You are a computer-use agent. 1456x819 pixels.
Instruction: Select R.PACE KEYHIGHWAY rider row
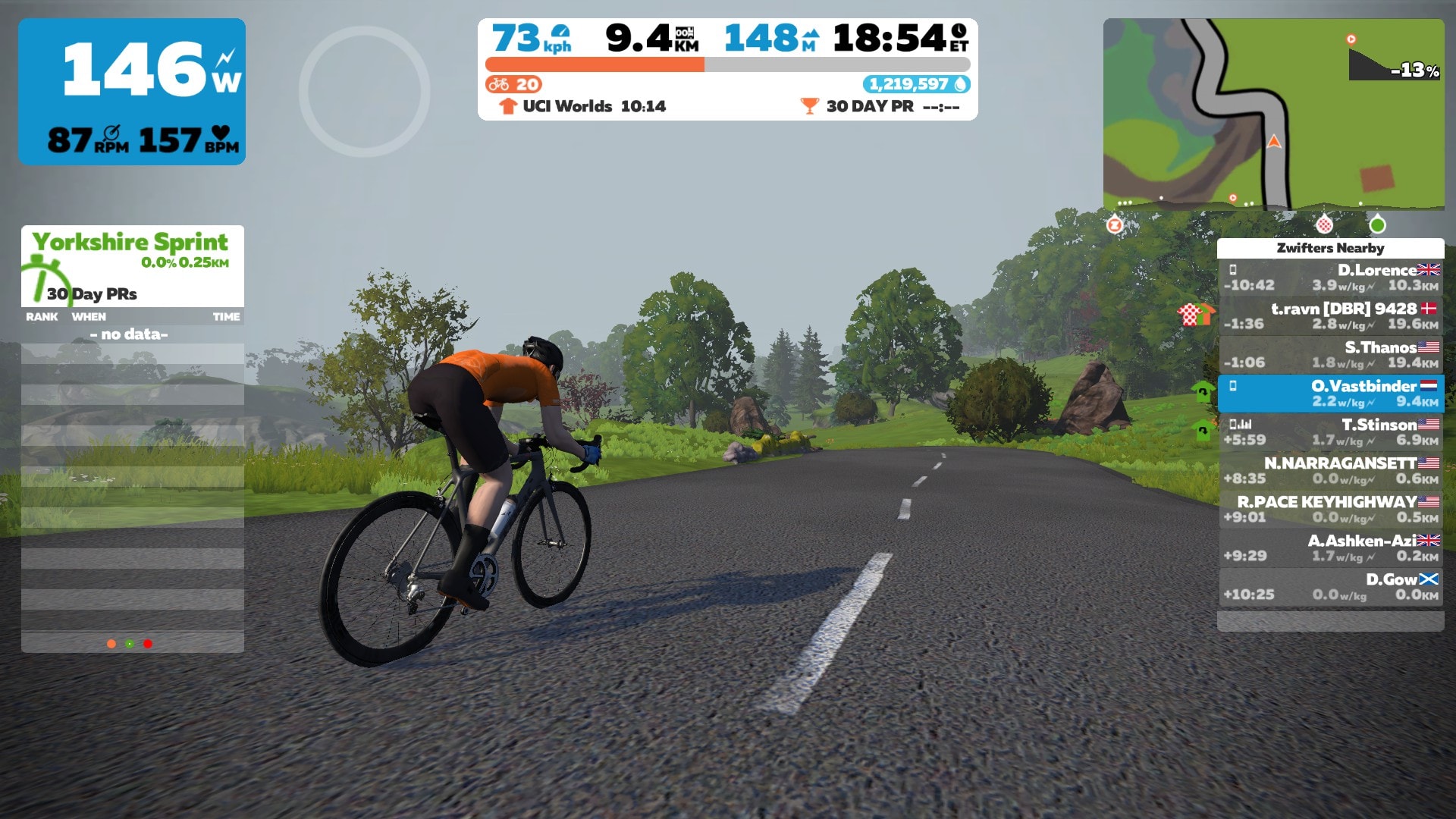coord(1330,510)
